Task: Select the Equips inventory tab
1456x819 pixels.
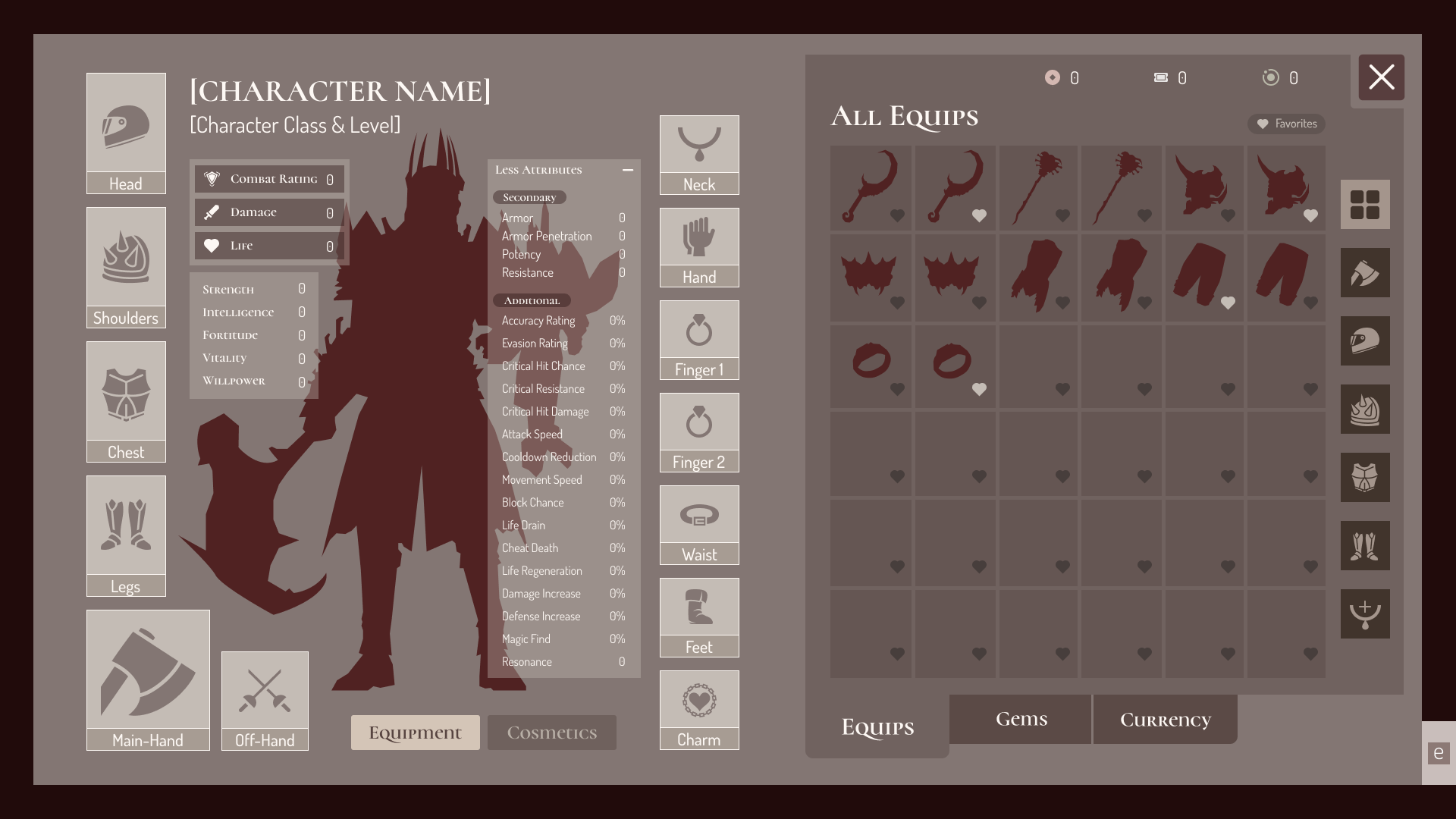Action: pos(877,726)
